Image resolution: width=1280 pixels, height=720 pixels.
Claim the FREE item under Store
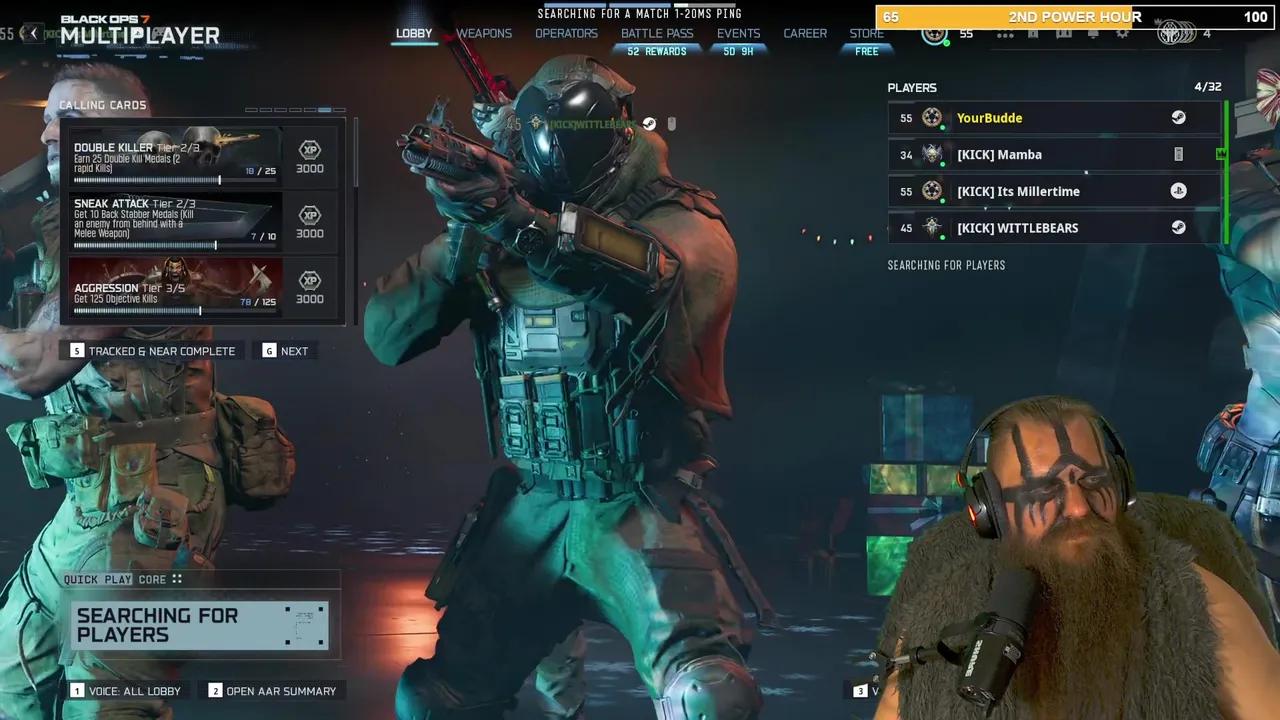(866, 51)
